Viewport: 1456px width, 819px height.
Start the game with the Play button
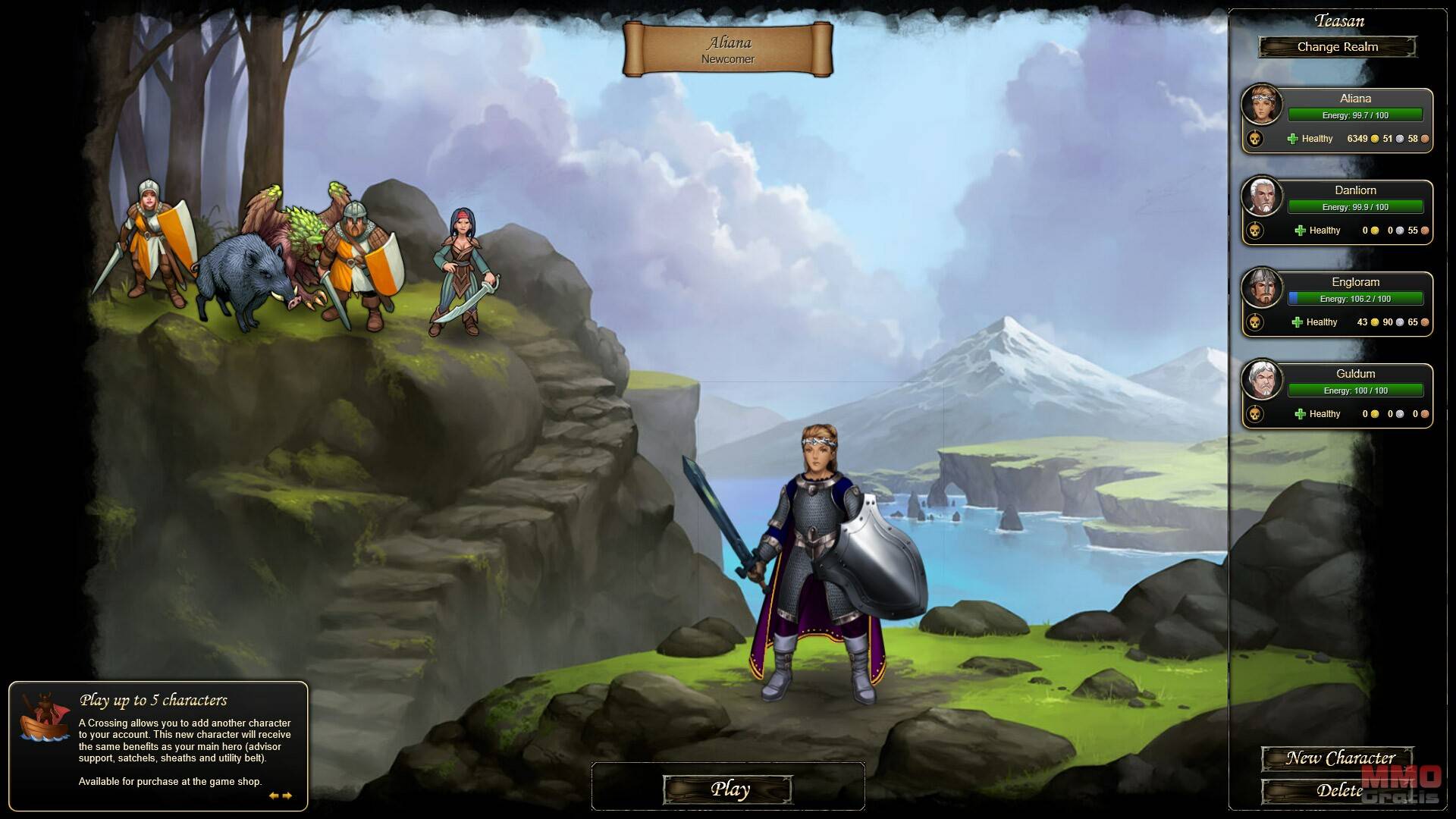[x=728, y=789]
